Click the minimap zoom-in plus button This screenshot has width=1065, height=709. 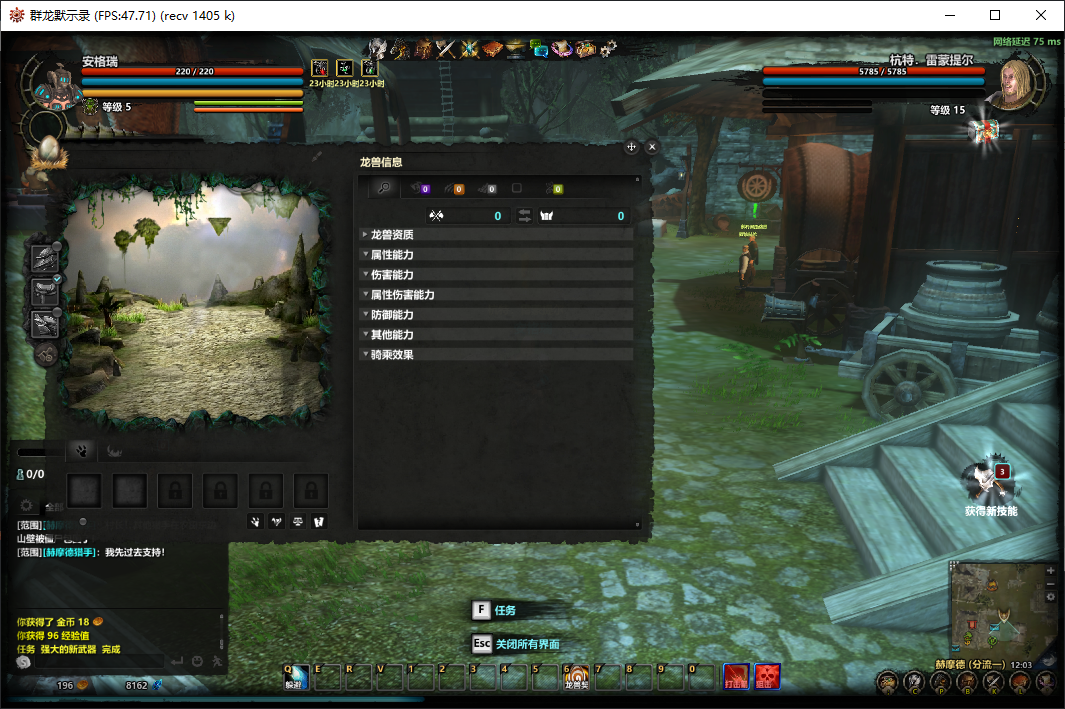pyautogui.click(x=1050, y=570)
